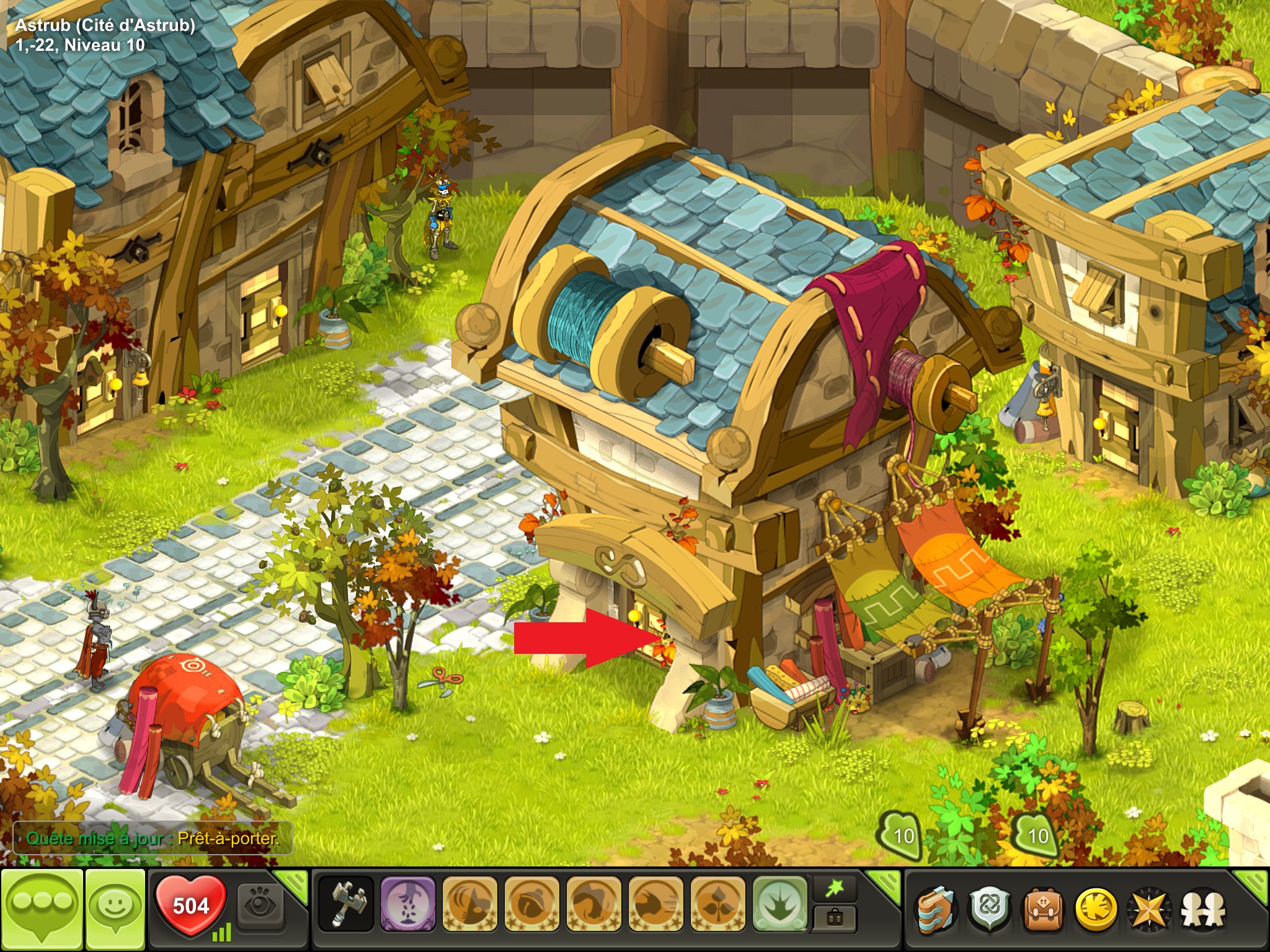This screenshot has width=1270, height=952.
Task: Activate the purple hand-sowing-seeds spell
Action: pyautogui.click(x=407, y=904)
